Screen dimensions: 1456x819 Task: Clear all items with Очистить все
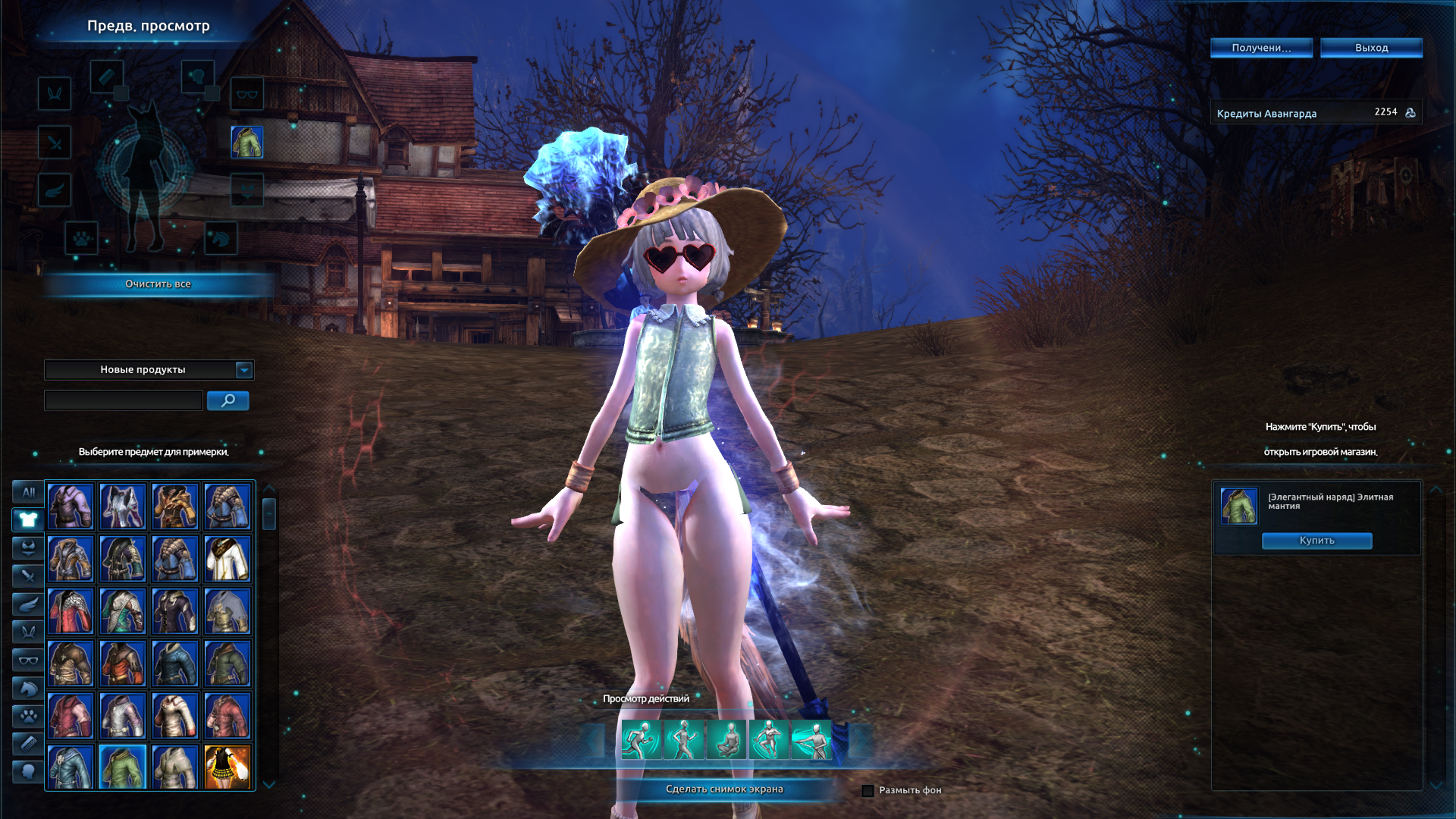point(158,284)
